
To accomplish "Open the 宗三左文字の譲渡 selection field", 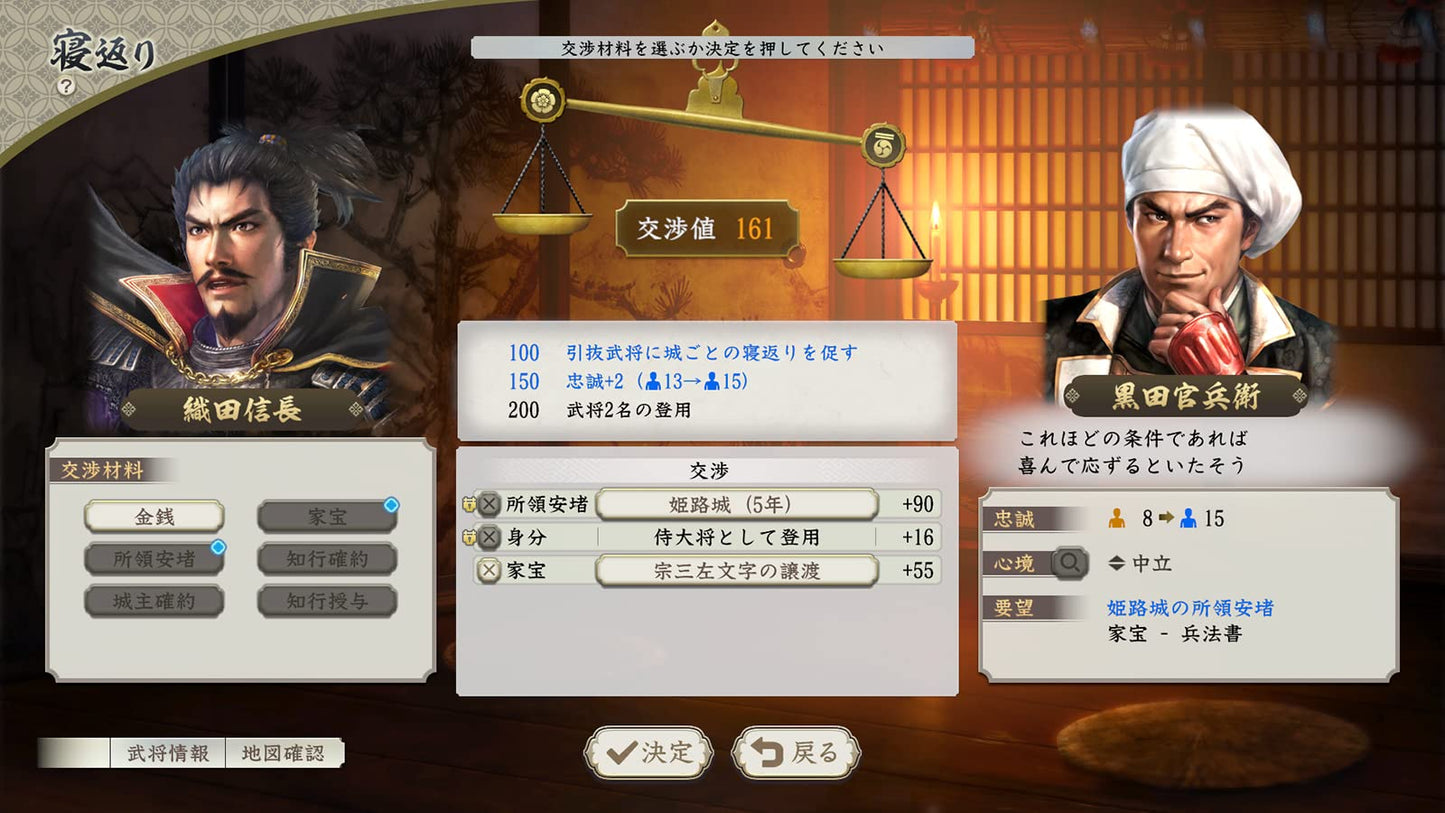I will 736,570.
